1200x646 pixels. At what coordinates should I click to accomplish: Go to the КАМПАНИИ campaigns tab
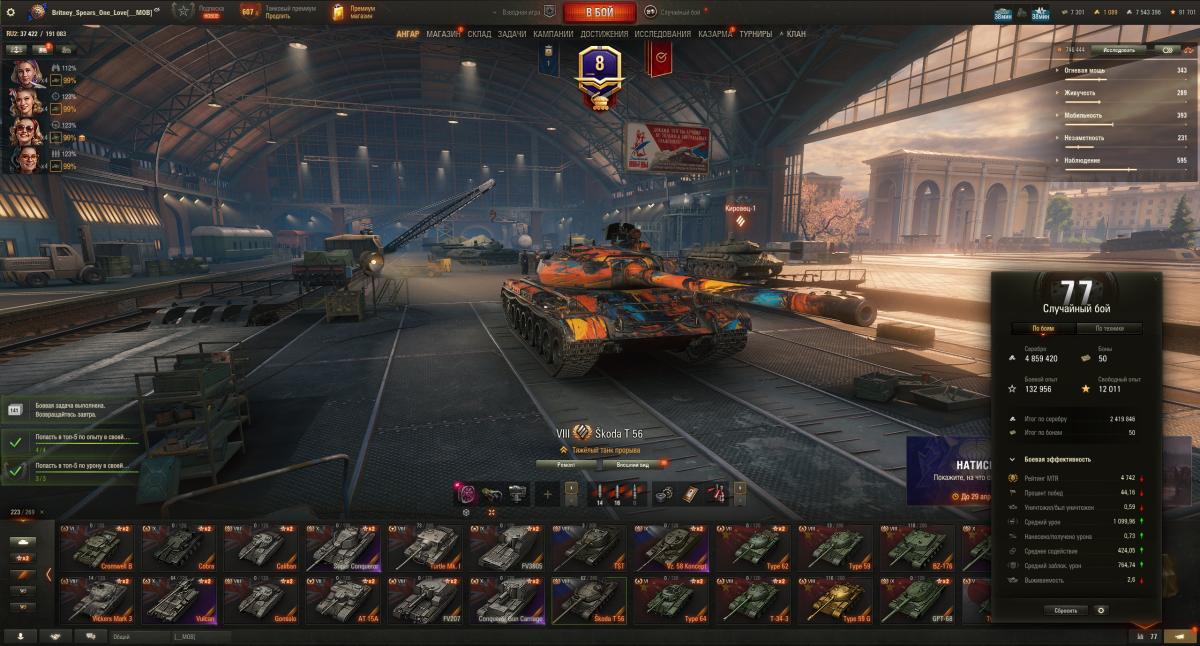[553, 34]
